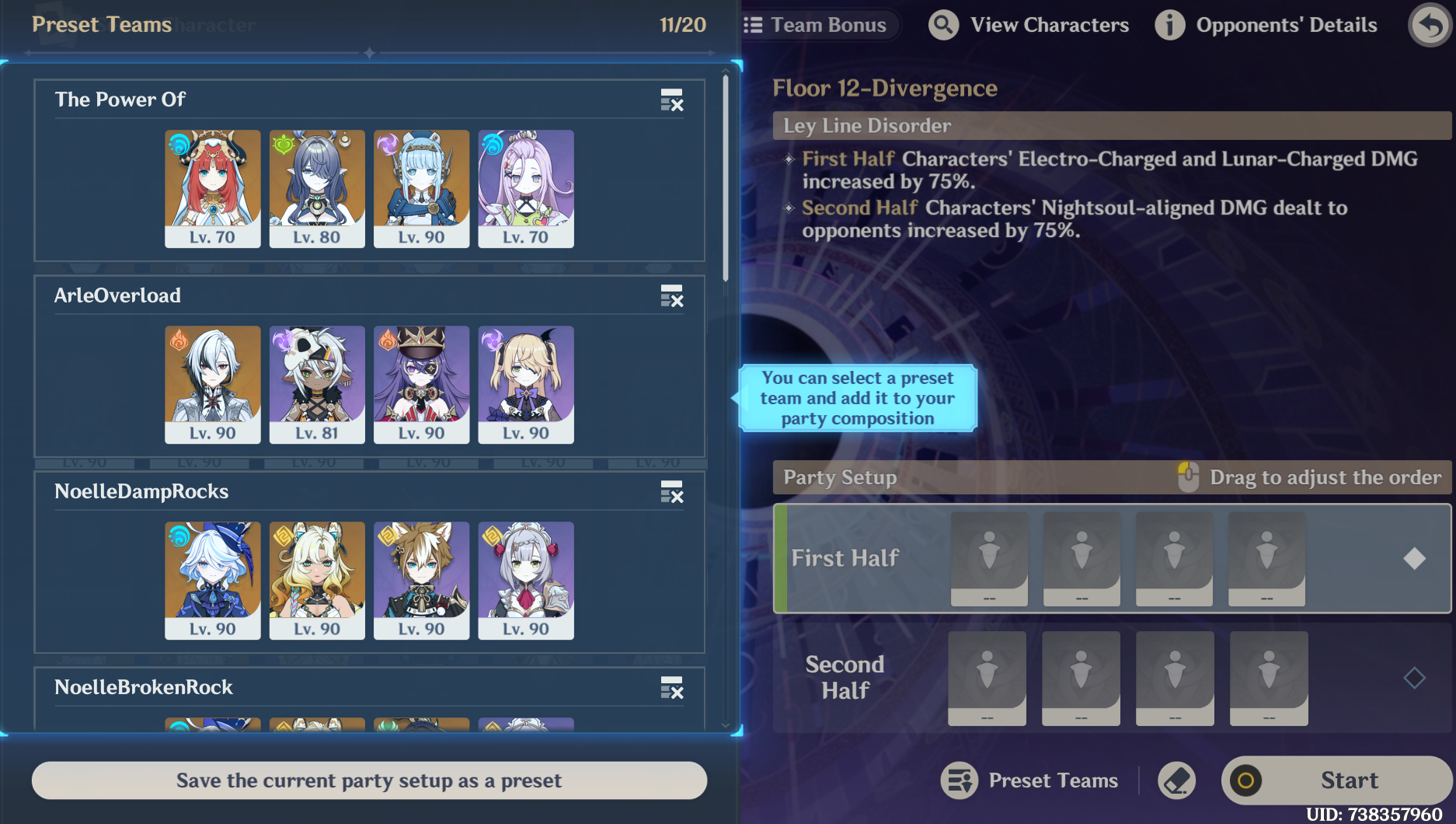Viewport: 1456px width, 824px height.
Task: Click View Characters button
Action: (x=1029, y=25)
